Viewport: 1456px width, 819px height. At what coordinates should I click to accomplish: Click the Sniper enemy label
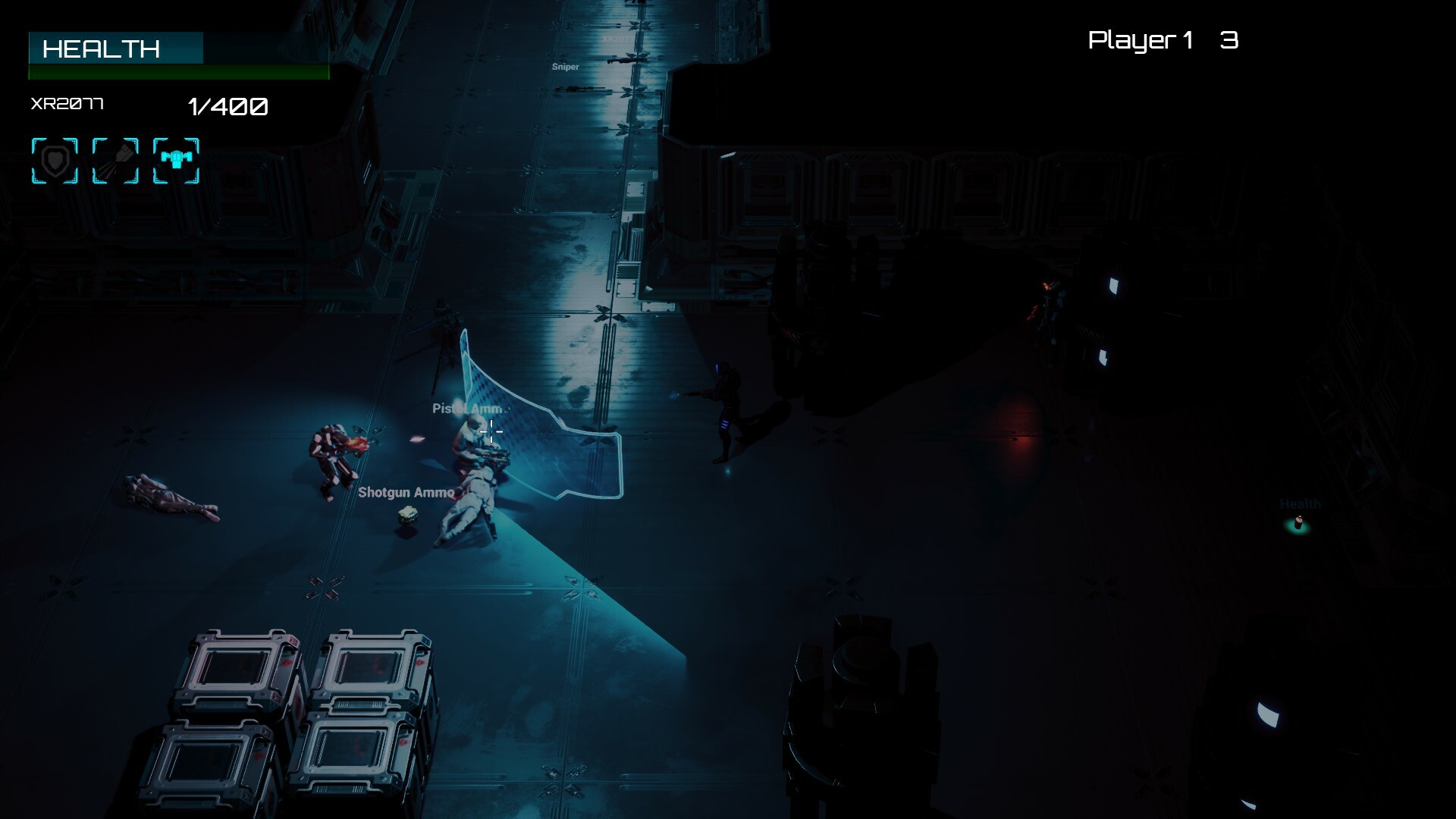pos(566,67)
